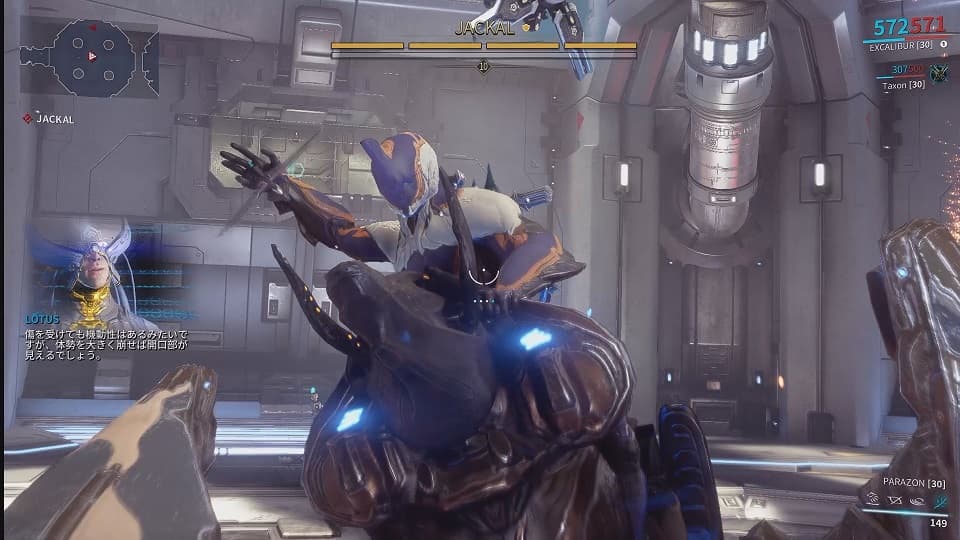Click the Taxon sentinel icon

point(938,73)
